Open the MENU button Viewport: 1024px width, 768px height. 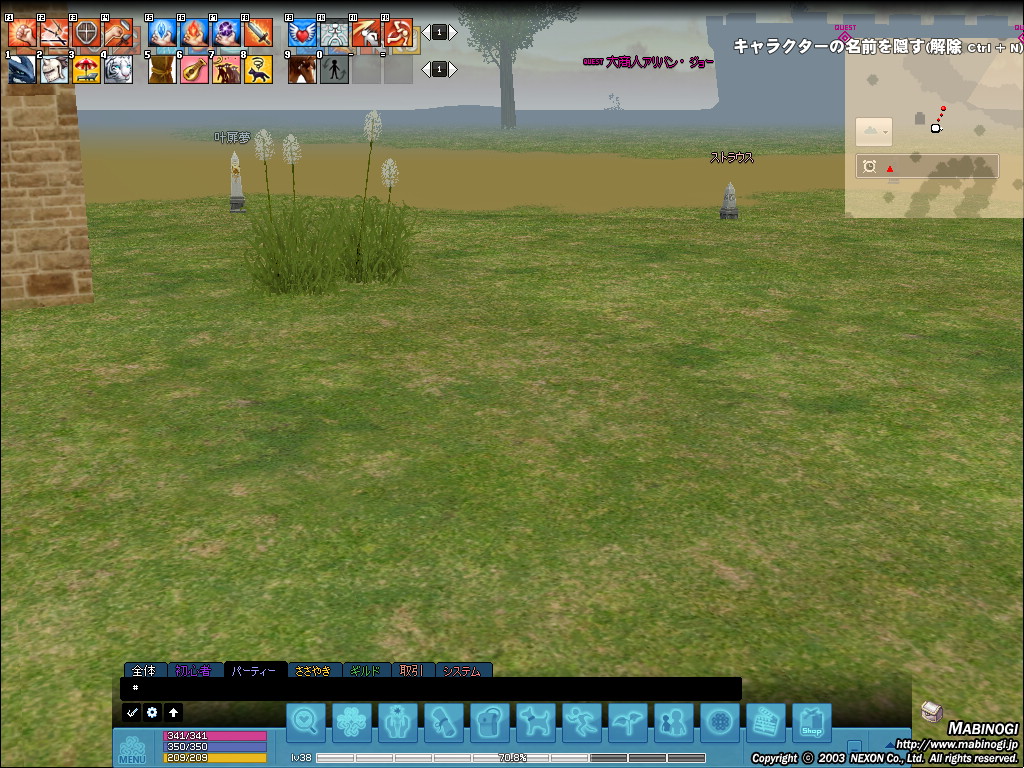(132, 749)
